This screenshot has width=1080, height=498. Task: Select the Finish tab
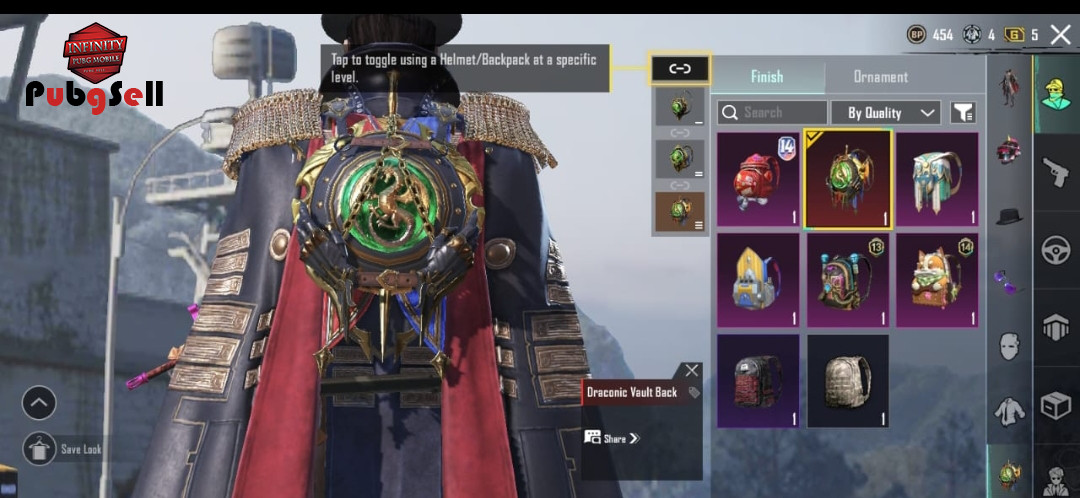(x=767, y=77)
